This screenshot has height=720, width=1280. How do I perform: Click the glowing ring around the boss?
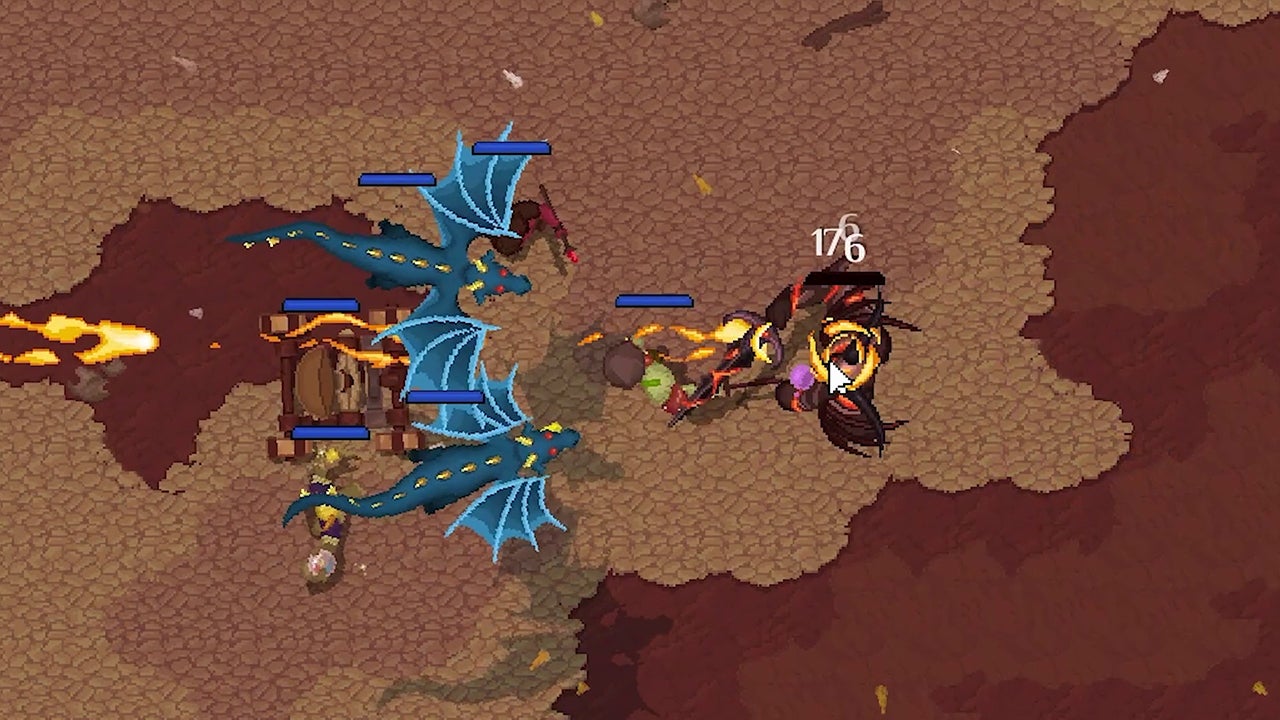tap(845, 355)
